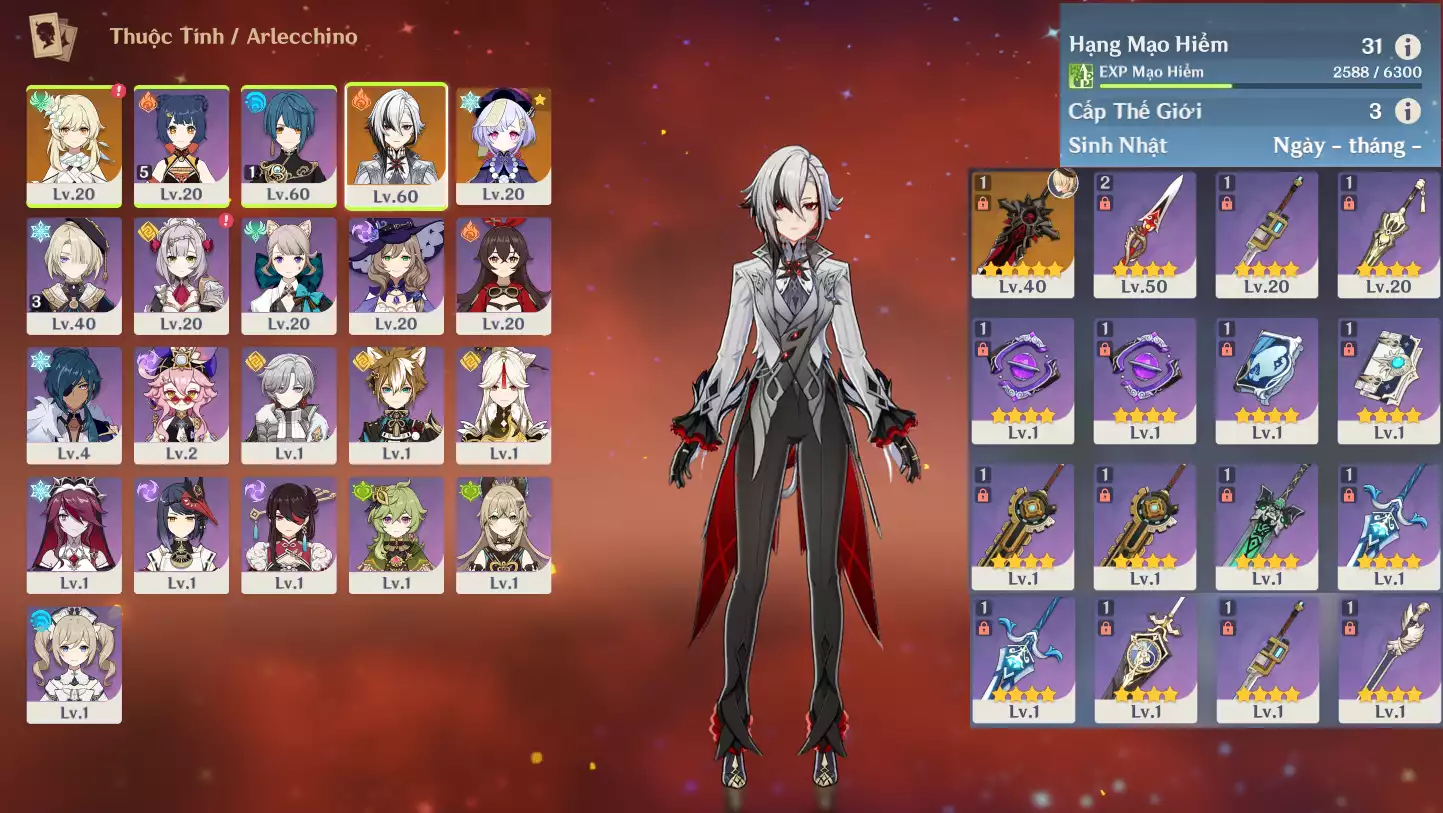This screenshot has width=1443, height=813.
Task: Pick the Rosaria character card
Action: coord(74,535)
